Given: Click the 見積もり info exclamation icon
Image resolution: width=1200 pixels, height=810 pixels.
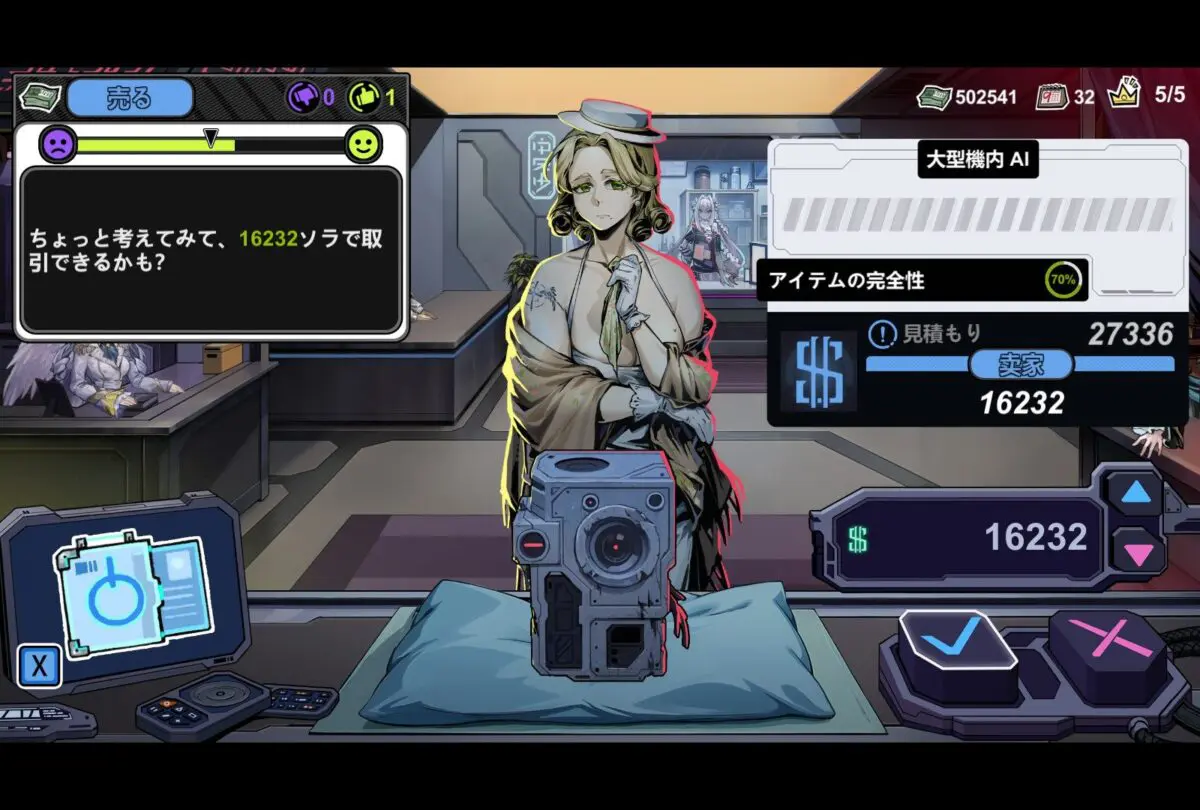Looking at the screenshot, I should (x=881, y=333).
